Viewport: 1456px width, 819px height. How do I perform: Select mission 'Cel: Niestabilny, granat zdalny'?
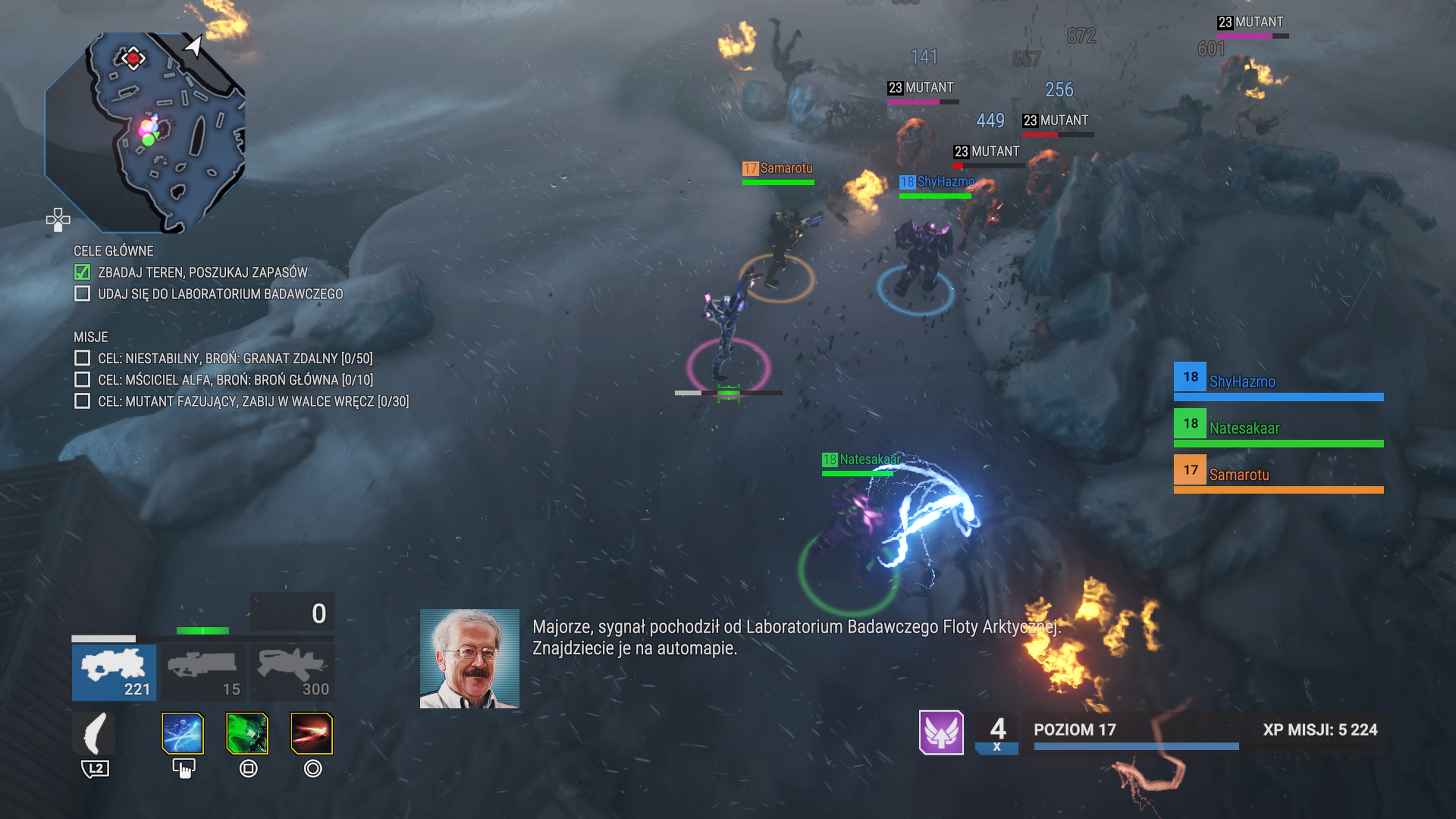235,358
